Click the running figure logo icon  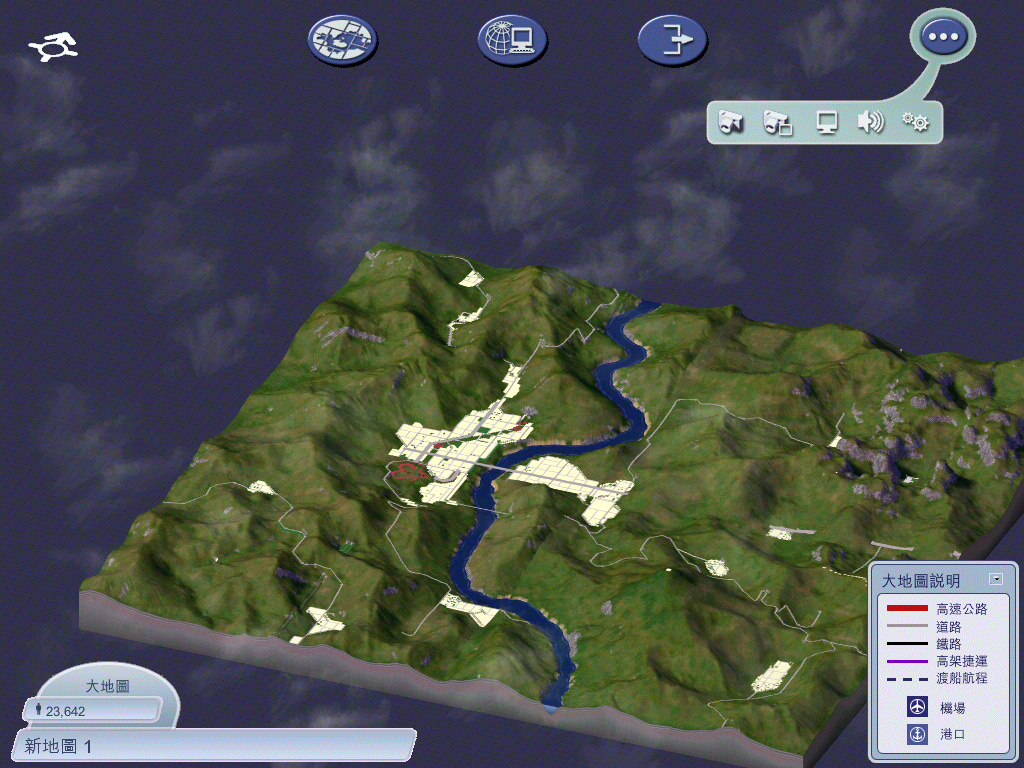[x=54, y=46]
